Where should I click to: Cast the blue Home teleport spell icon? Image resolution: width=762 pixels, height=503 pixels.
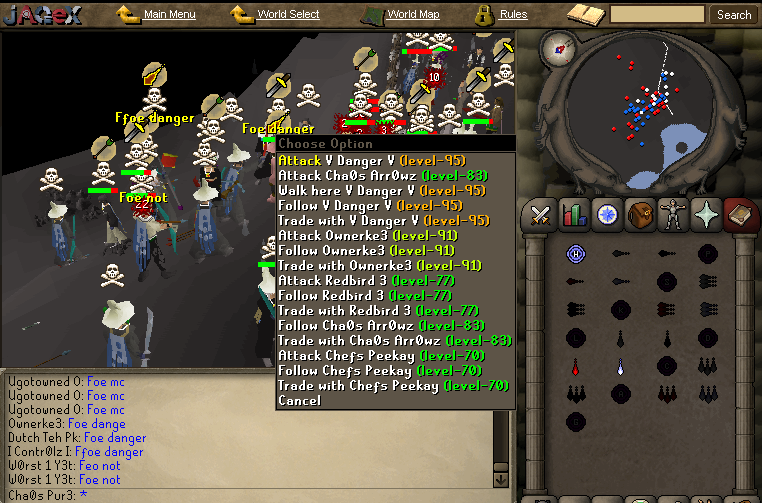575,254
